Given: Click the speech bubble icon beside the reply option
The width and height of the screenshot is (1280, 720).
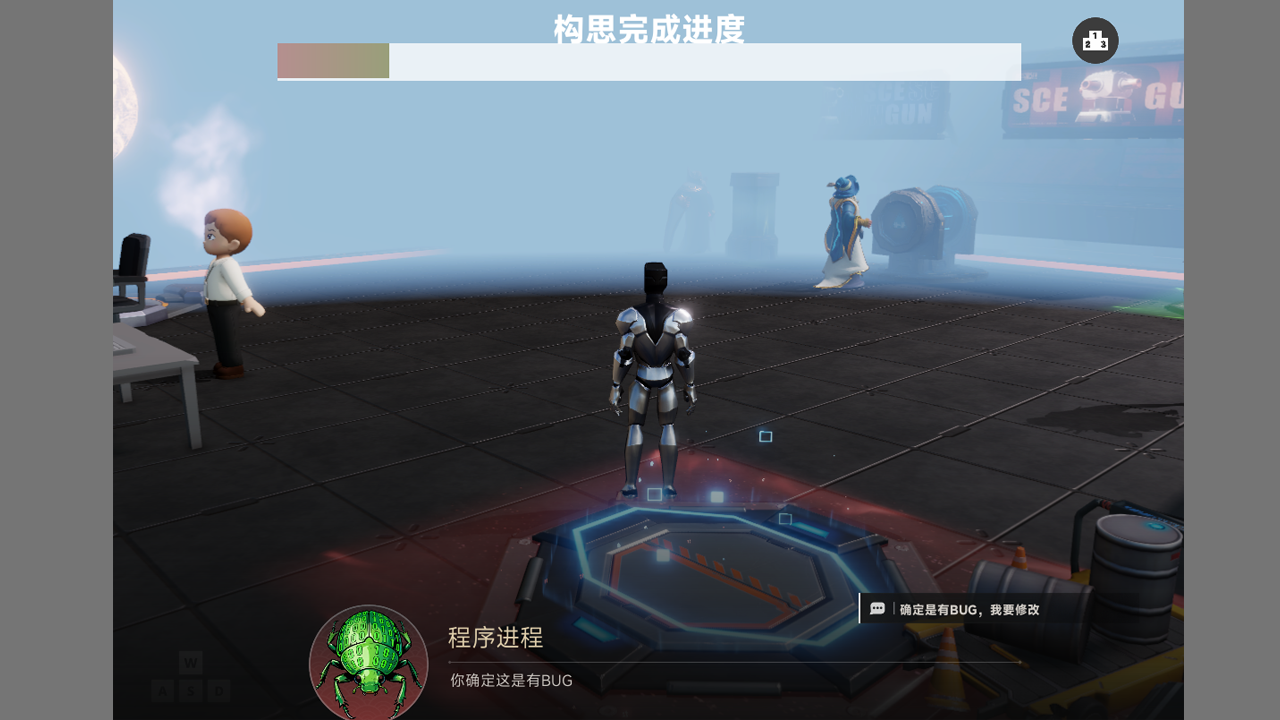Looking at the screenshot, I should click(878, 607).
